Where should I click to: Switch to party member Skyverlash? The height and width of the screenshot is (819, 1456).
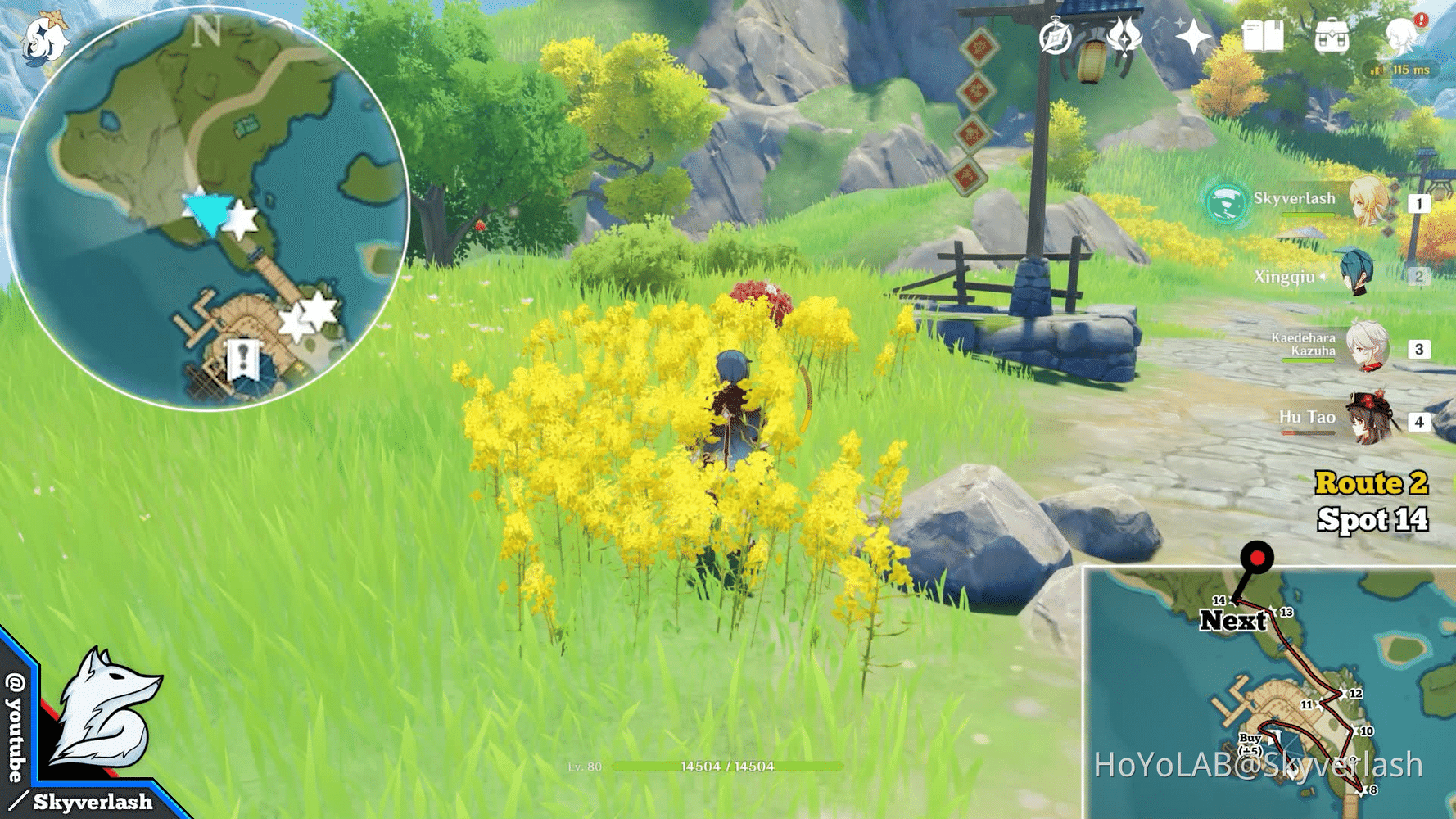(1368, 202)
